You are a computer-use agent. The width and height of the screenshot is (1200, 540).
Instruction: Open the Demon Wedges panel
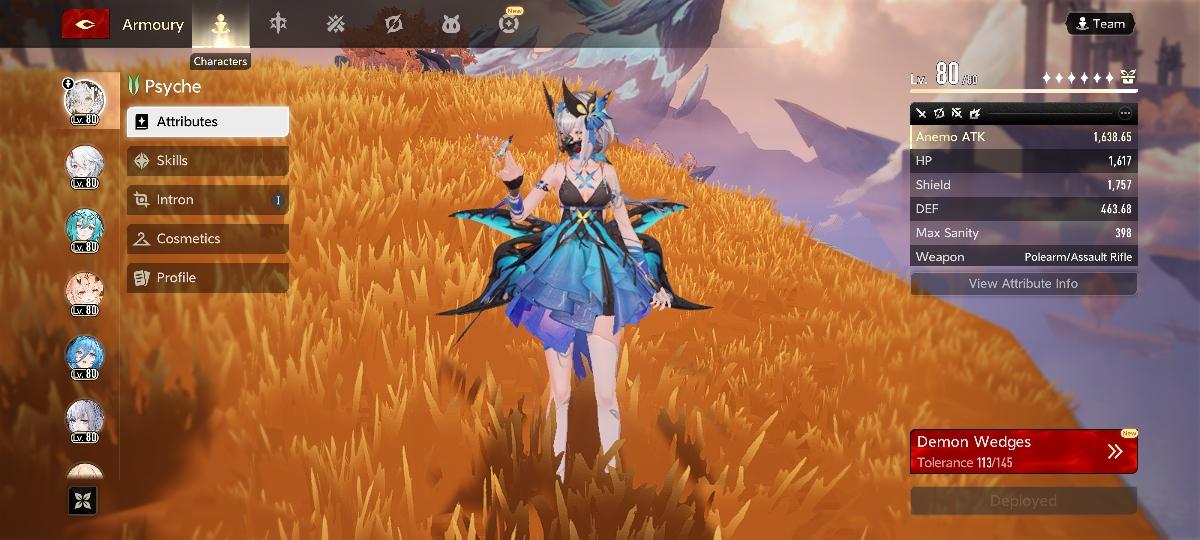click(x=1023, y=452)
